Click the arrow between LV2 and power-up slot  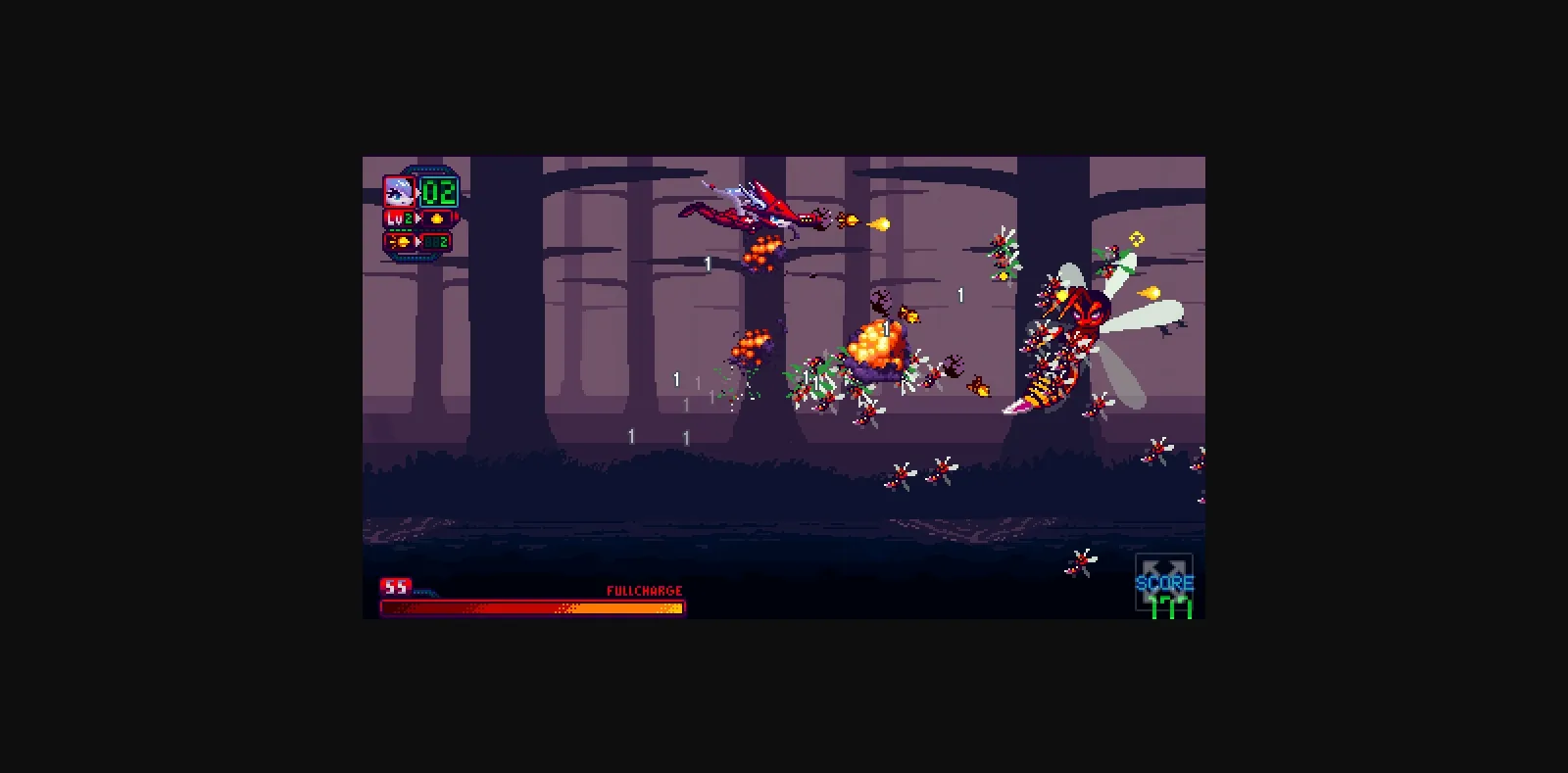tap(417, 218)
